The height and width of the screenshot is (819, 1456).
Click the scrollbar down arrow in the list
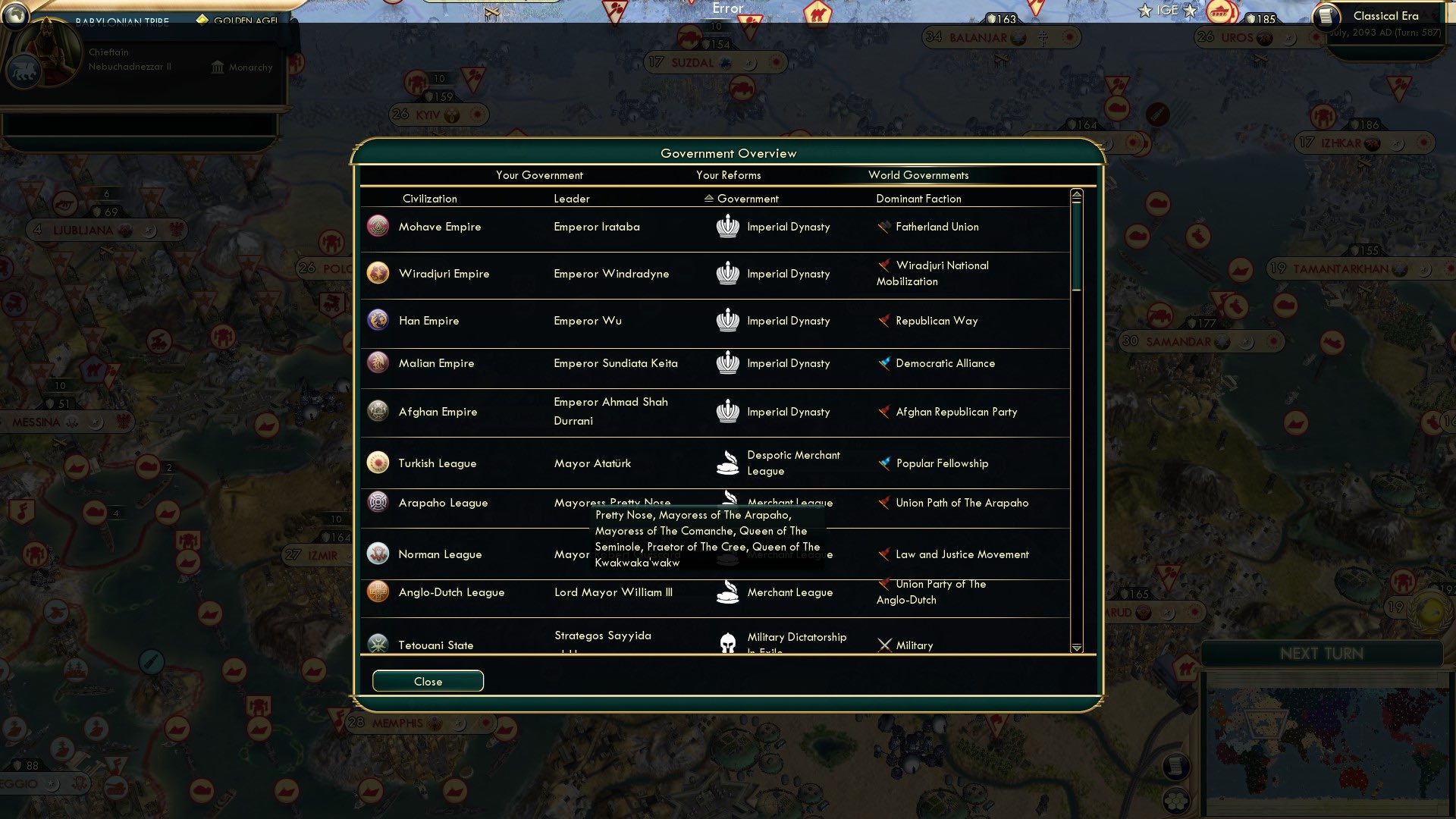coord(1076,648)
